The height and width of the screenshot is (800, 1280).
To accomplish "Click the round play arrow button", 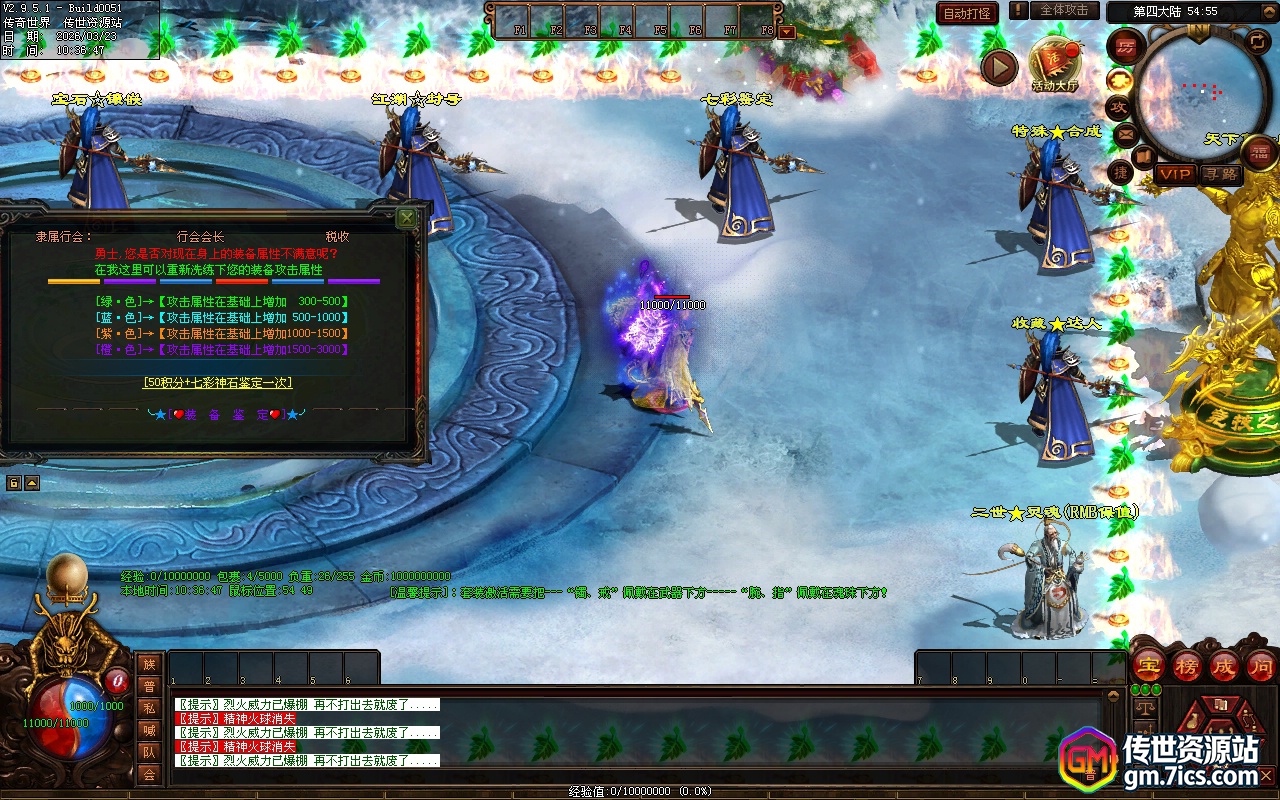I will [998, 67].
